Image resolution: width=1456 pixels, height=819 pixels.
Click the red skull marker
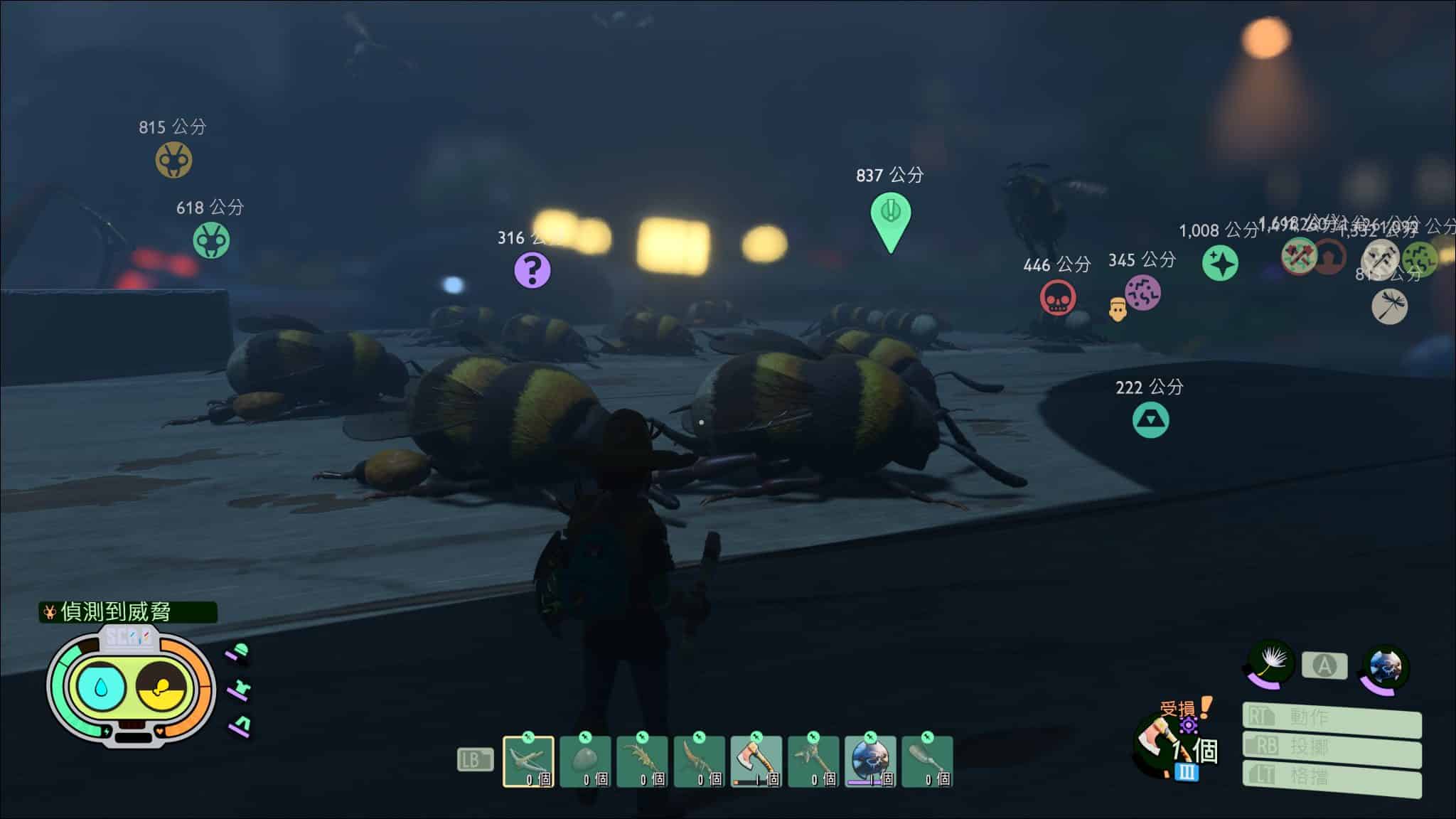point(1057,297)
